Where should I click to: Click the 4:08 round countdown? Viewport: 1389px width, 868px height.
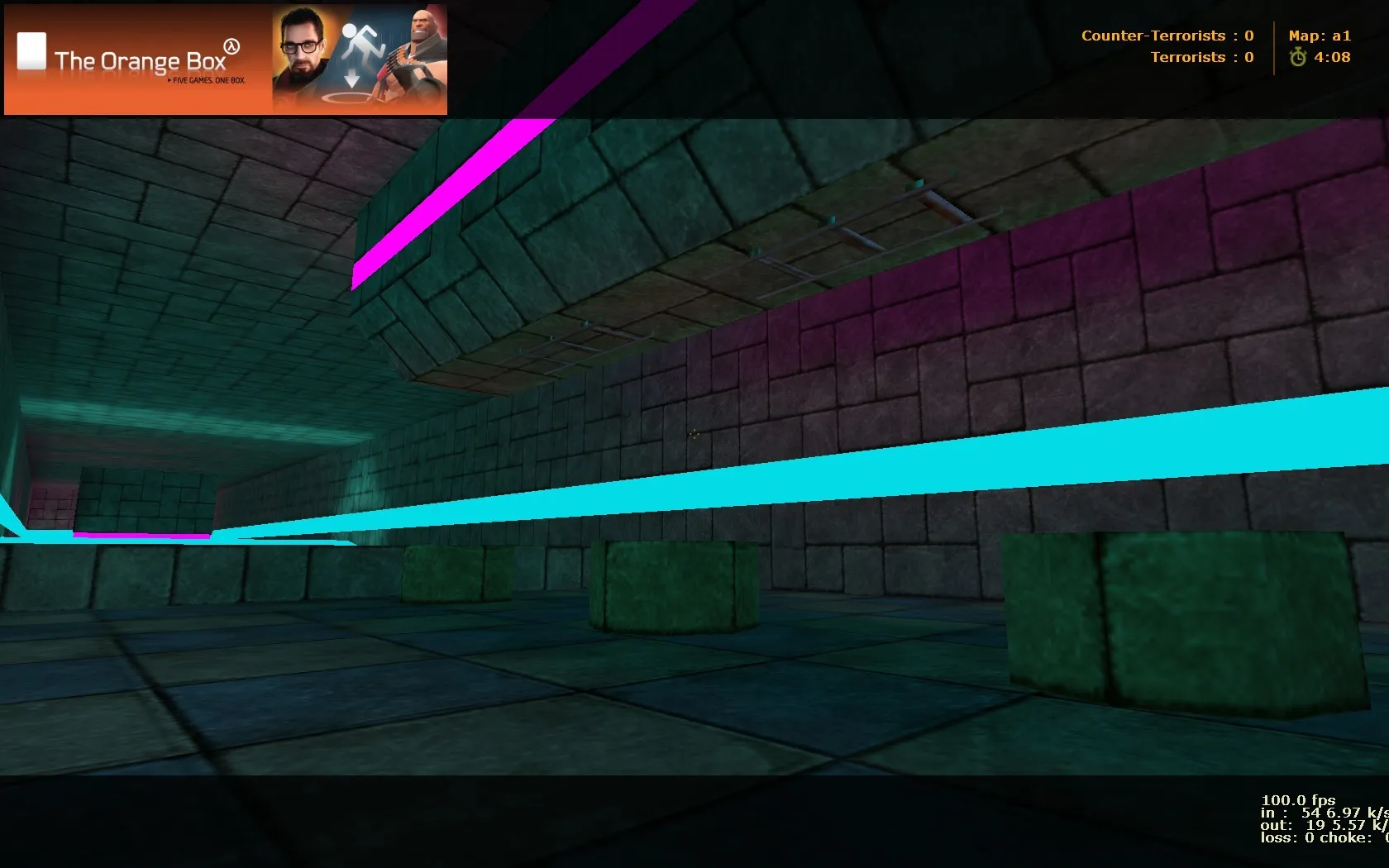coord(1333,57)
